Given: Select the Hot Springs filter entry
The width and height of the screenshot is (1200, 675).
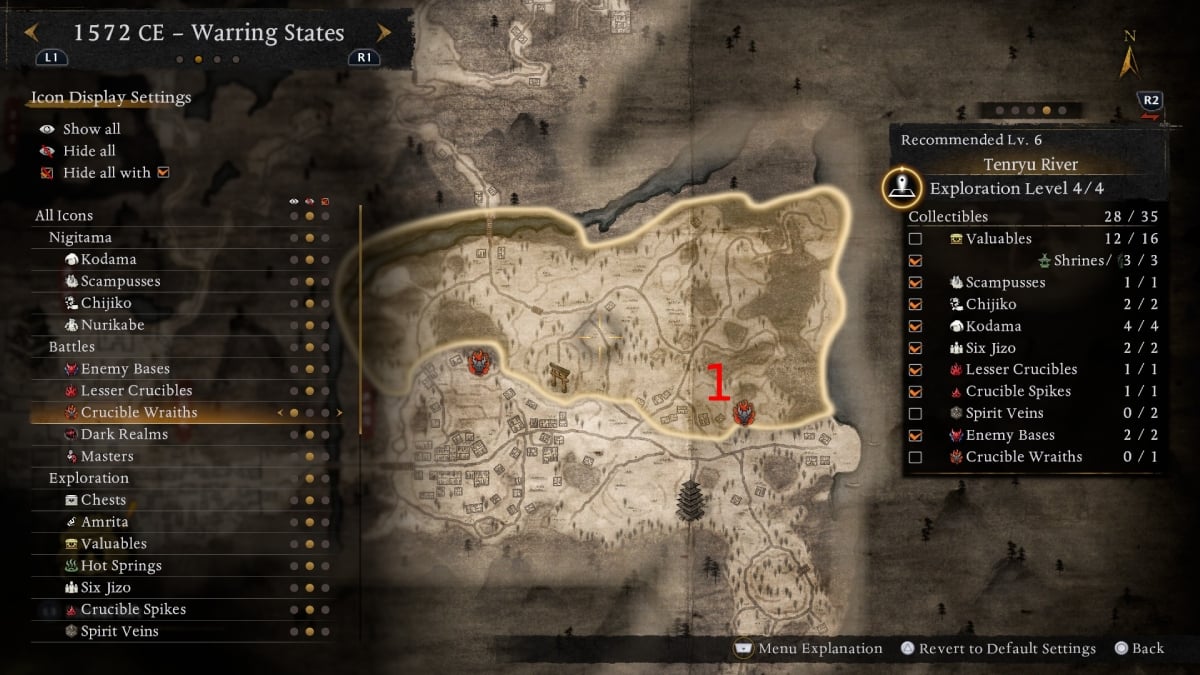Looking at the screenshot, I should 121,566.
